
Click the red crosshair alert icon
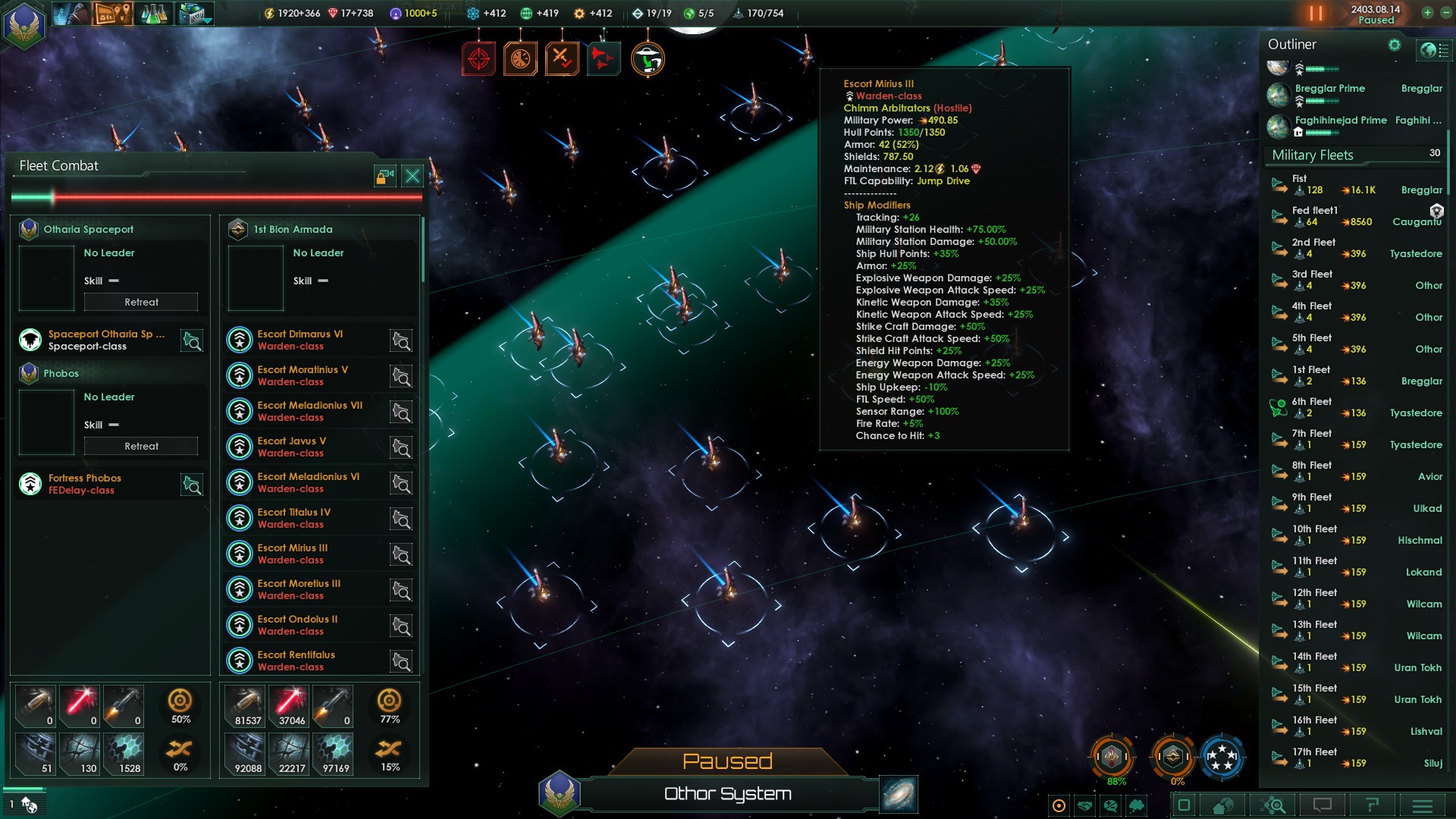(479, 58)
